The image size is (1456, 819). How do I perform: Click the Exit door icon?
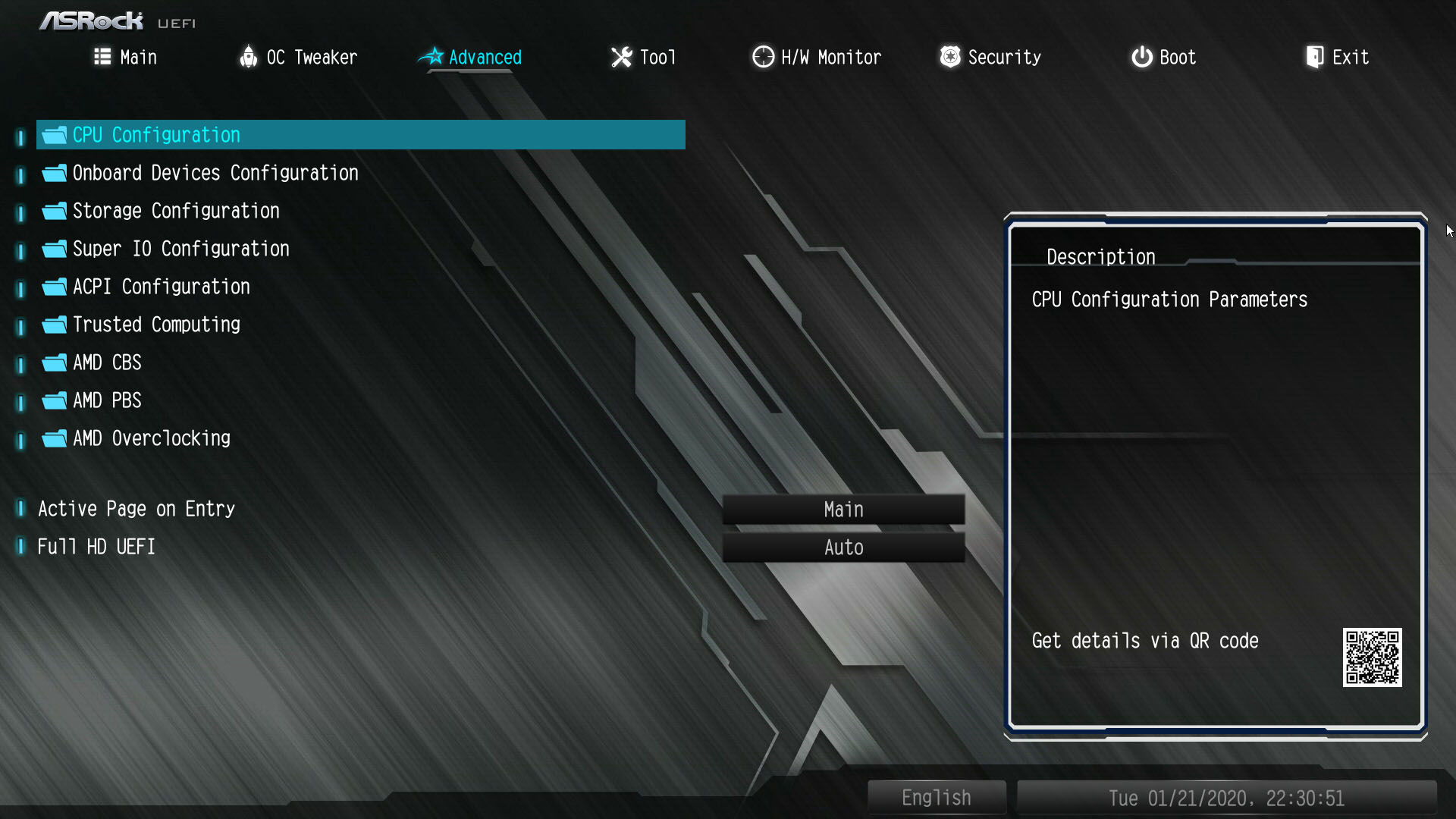[1314, 55]
